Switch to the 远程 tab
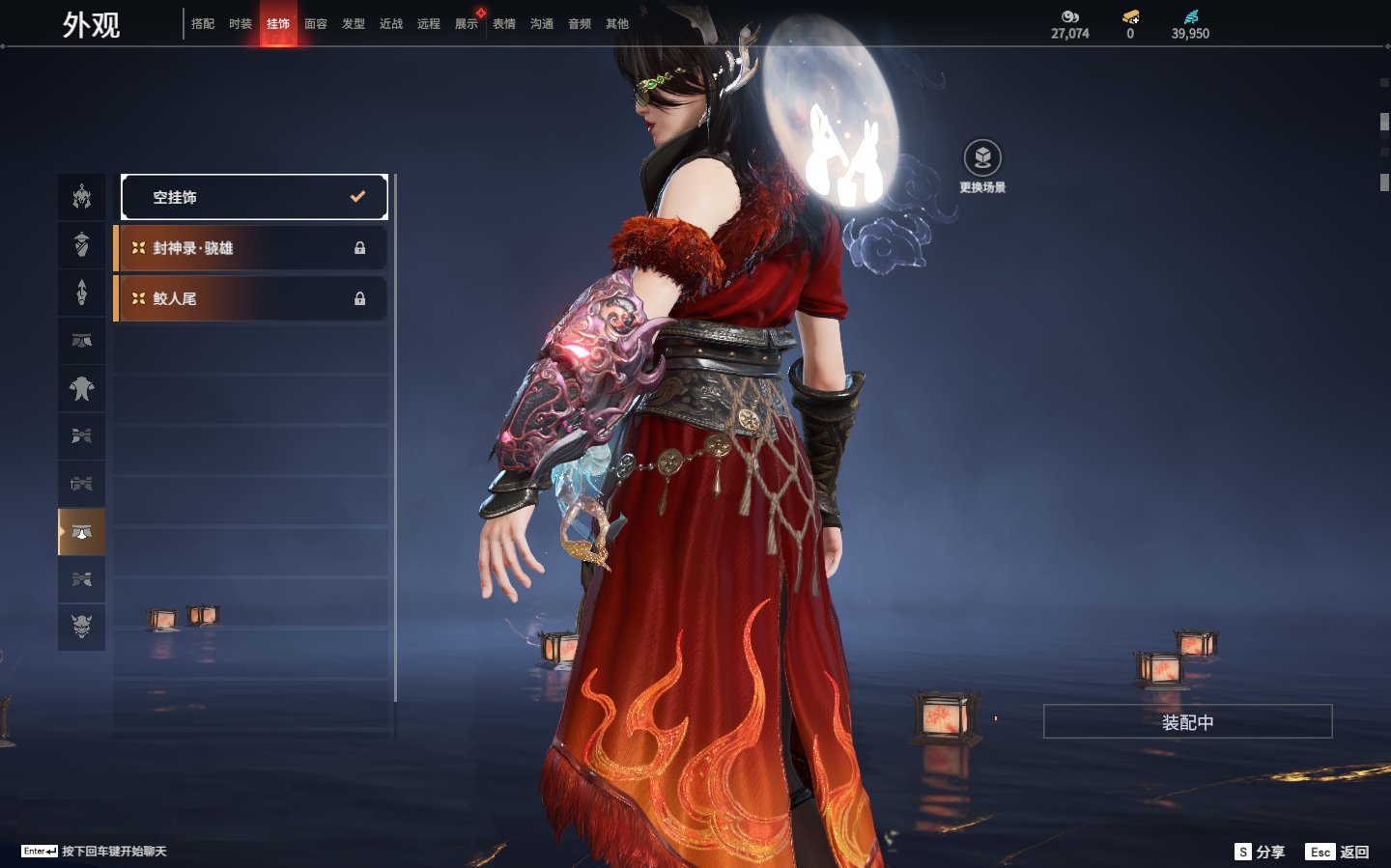This screenshot has width=1391, height=868. pos(429,24)
